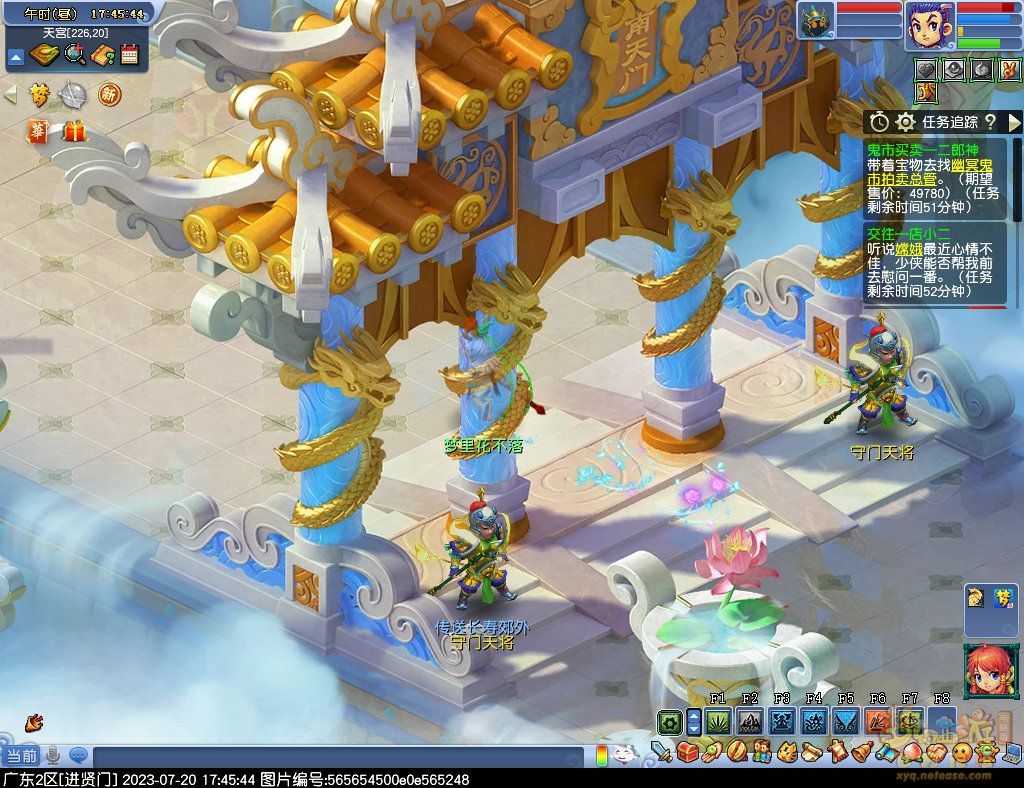Collapse the minimap panel with the blue arrow
This screenshot has height=788, width=1024.
coord(15,56)
